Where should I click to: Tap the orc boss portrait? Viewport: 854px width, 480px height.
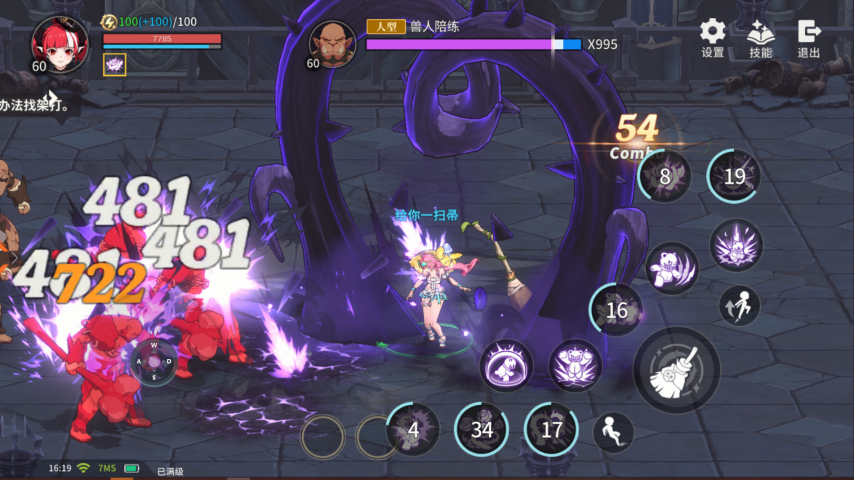[x=332, y=43]
